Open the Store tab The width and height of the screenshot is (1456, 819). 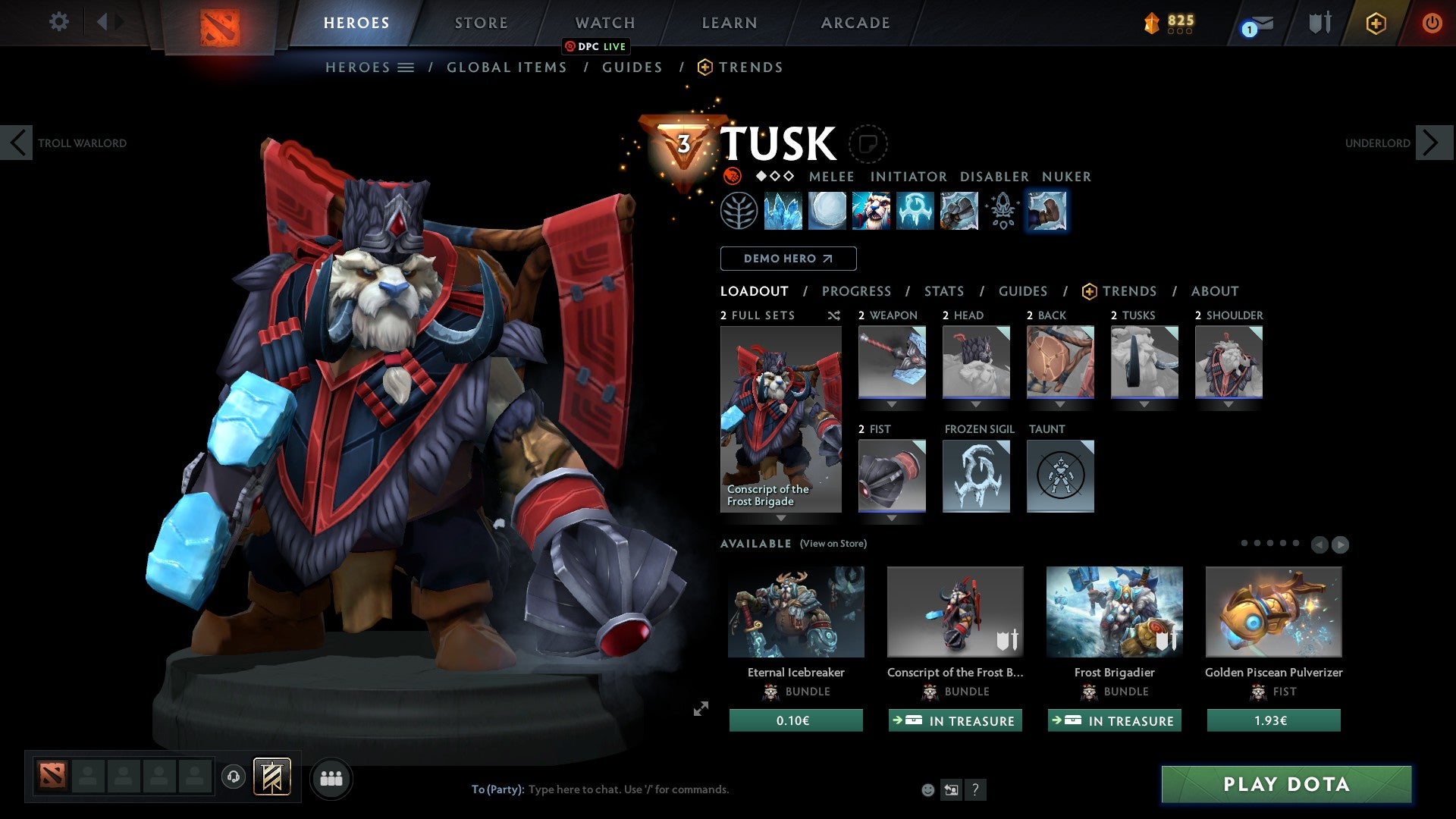pos(481,23)
